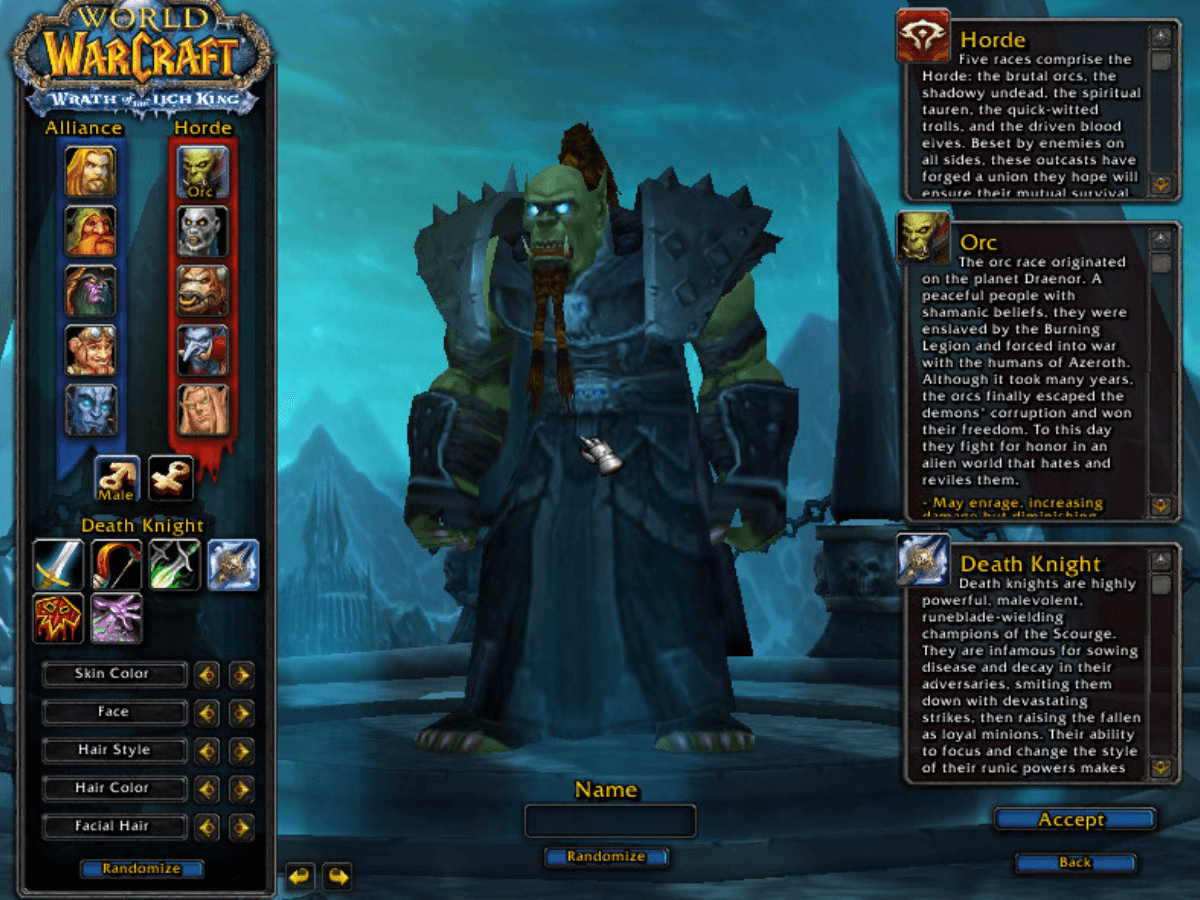Select the Draenei race portrait
The height and width of the screenshot is (900, 1200).
(91, 410)
